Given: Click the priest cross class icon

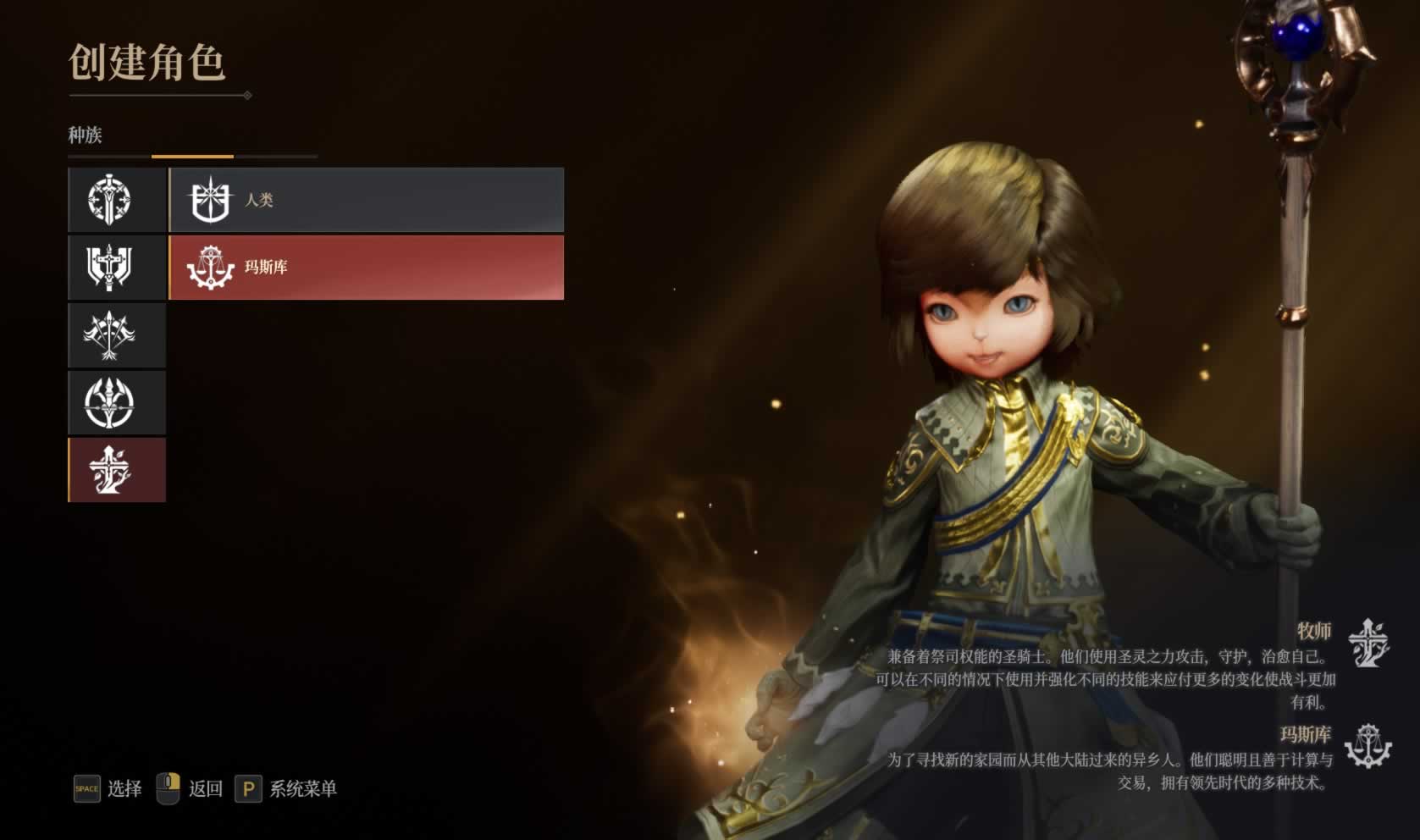Looking at the screenshot, I should tap(117, 470).
